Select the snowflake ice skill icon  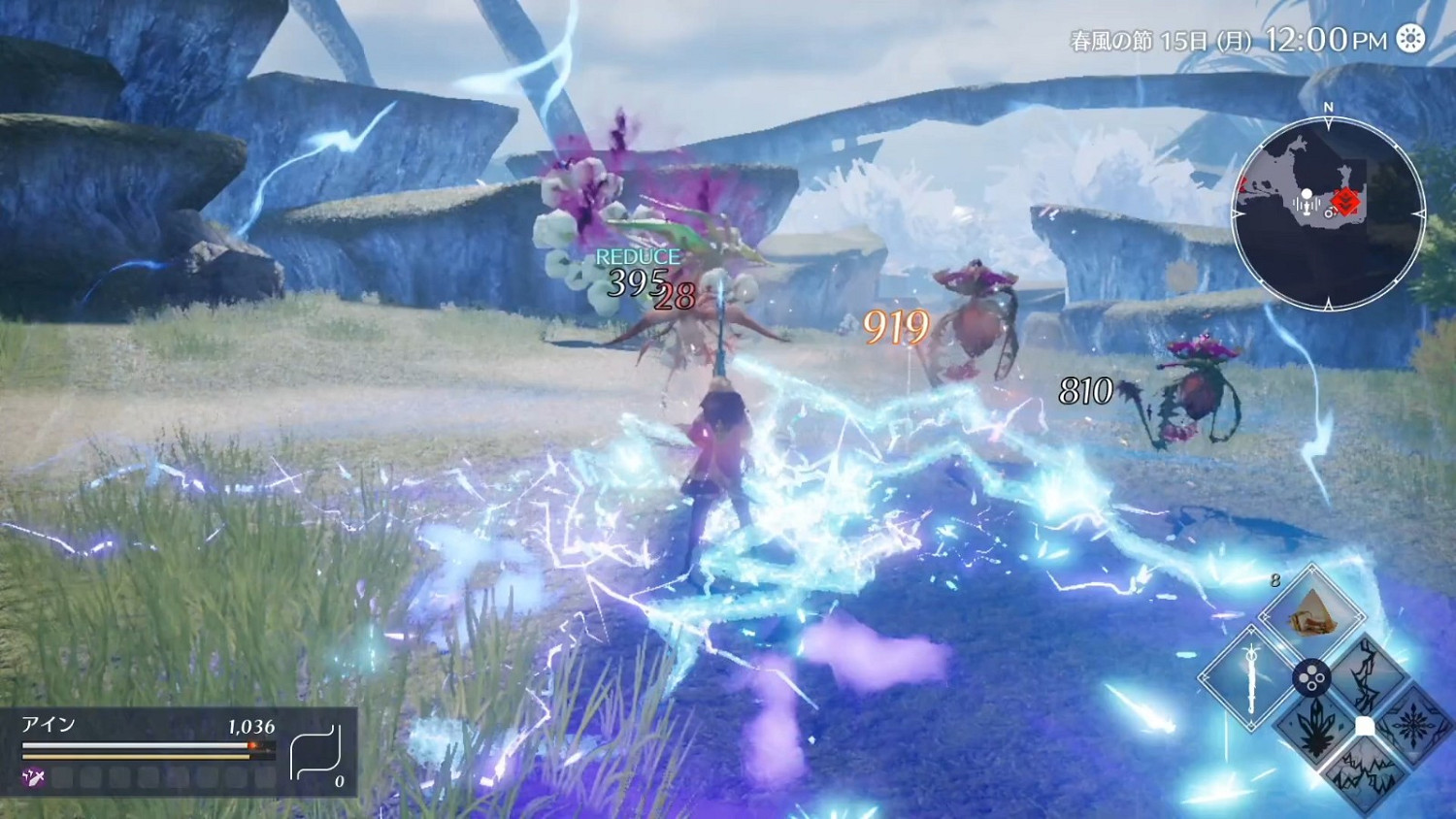[1411, 725]
